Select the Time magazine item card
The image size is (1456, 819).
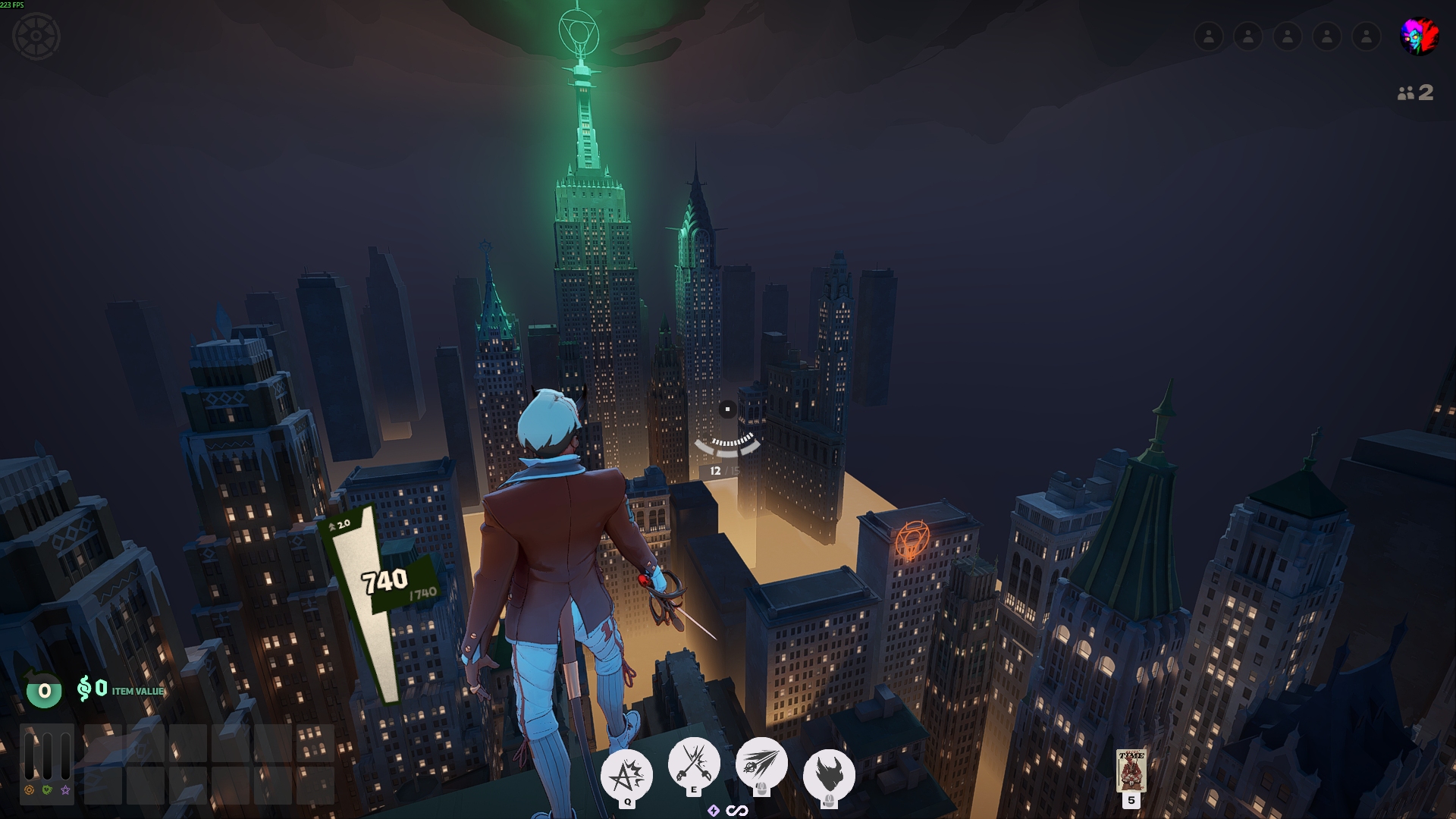pyautogui.click(x=1131, y=770)
